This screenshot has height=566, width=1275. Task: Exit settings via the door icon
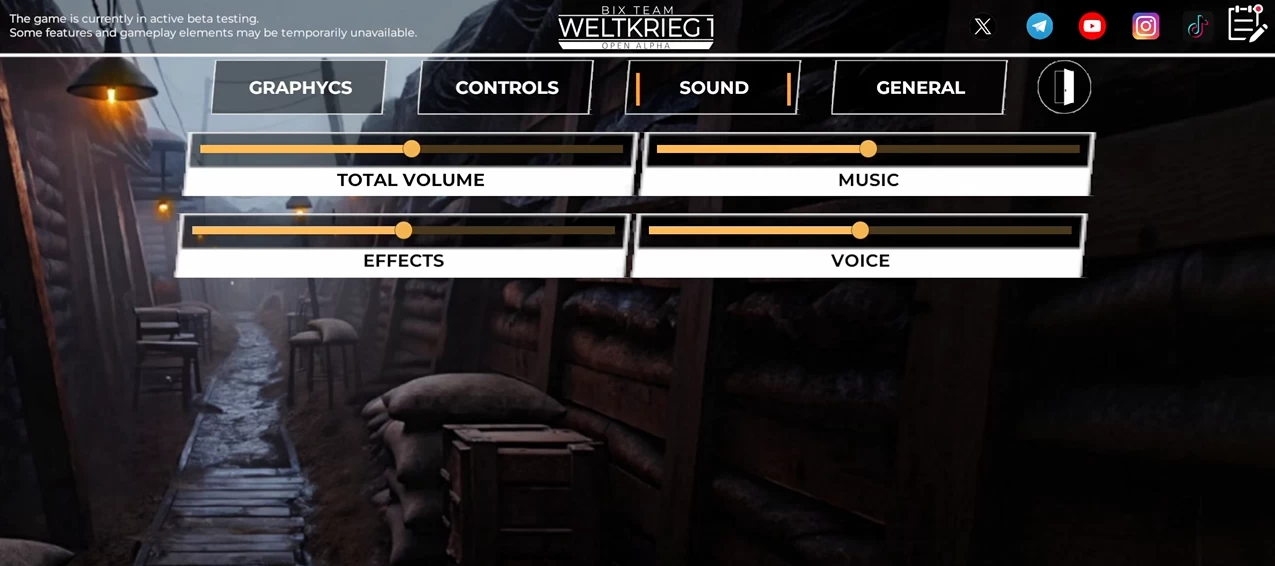[x=1064, y=87]
